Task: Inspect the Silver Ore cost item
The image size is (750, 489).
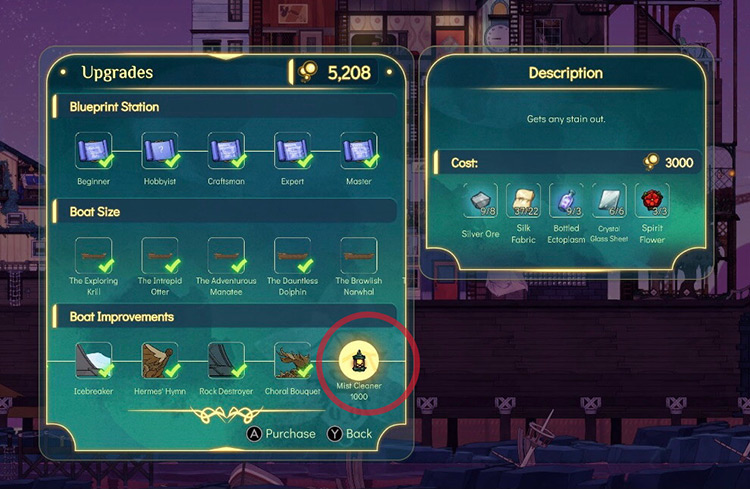Action: coord(482,202)
